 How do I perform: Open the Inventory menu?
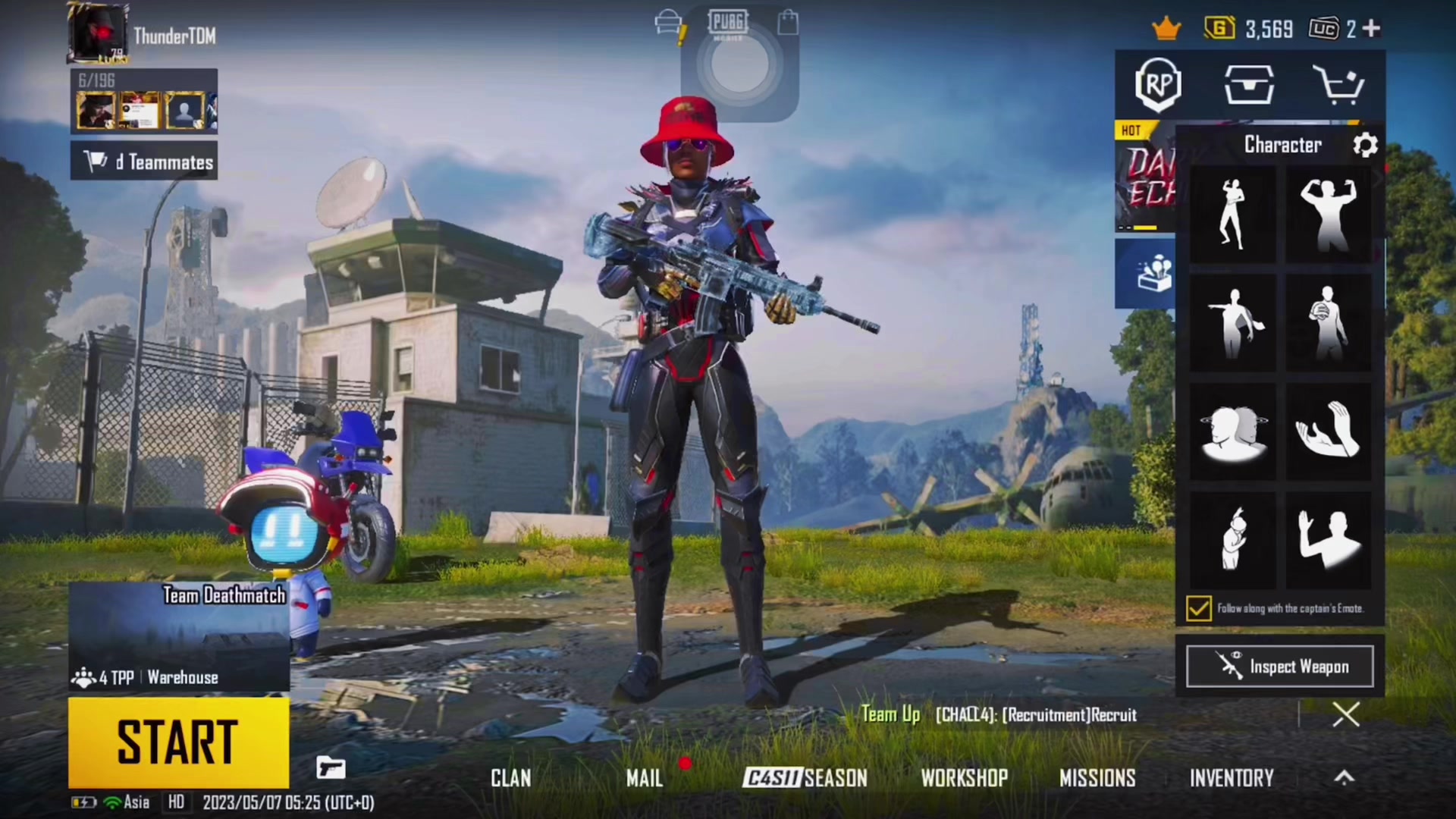click(x=1231, y=778)
